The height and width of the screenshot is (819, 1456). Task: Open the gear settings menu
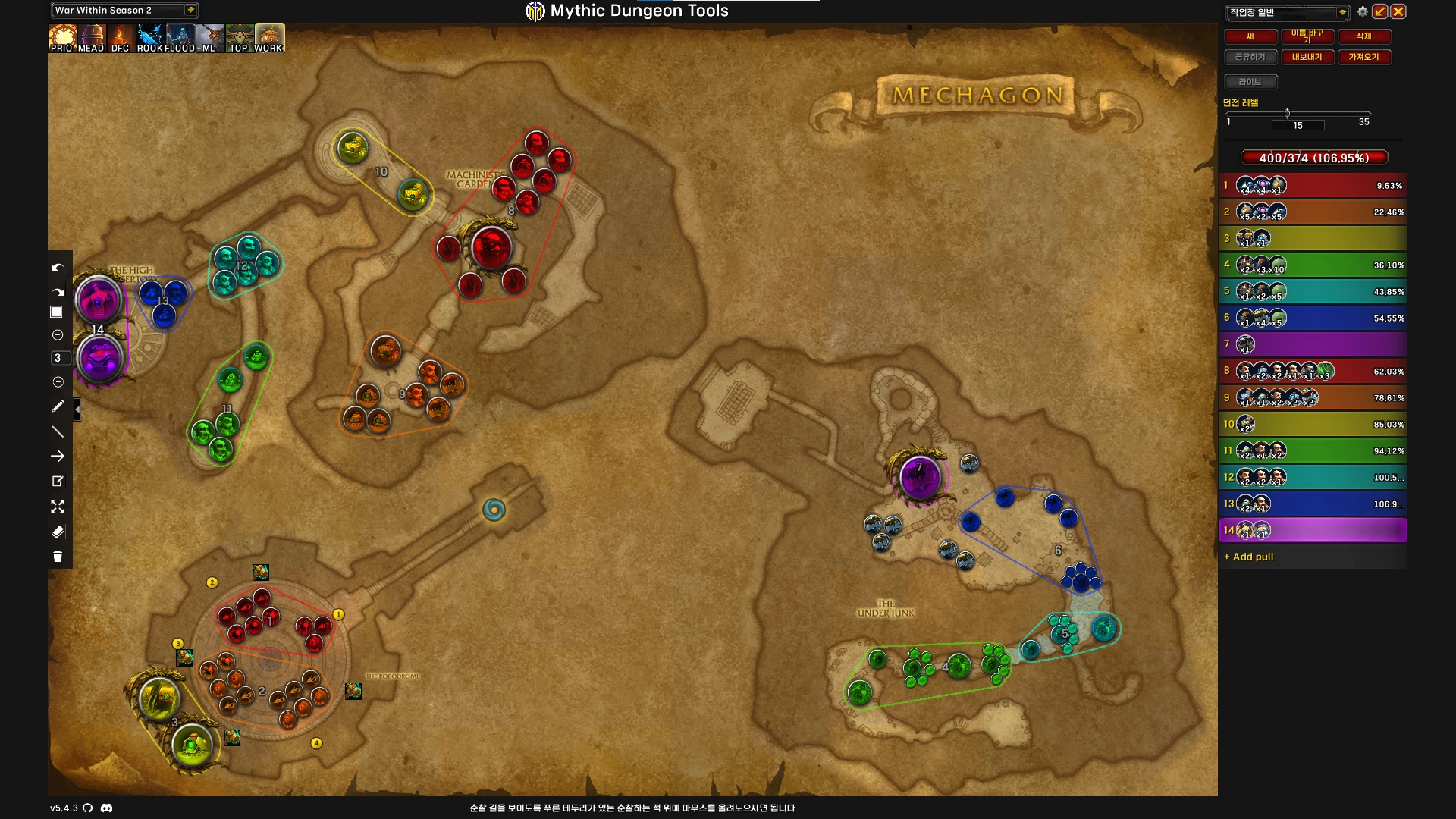(1363, 11)
